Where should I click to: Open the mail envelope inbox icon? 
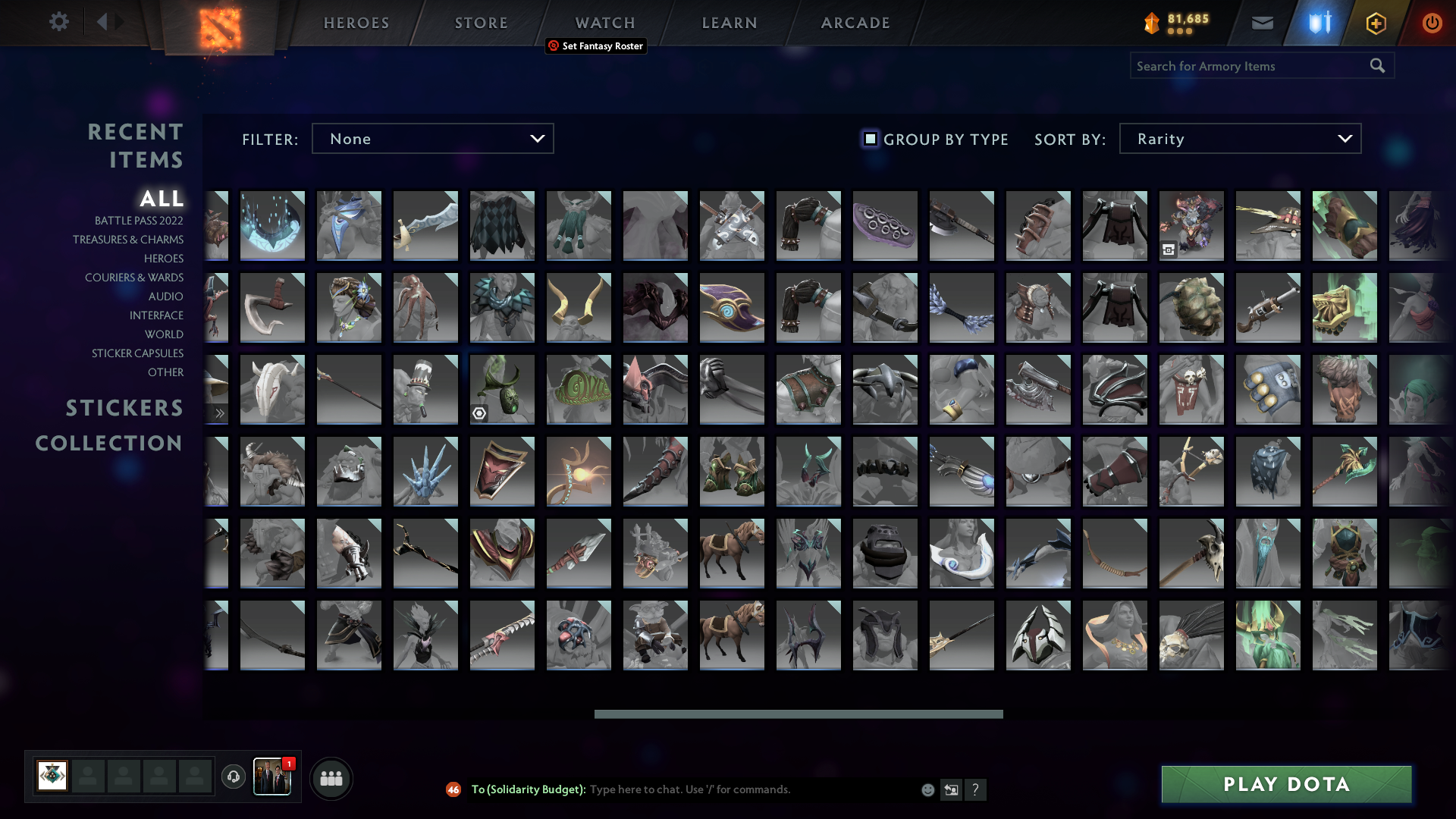[x=1261, y=23]
